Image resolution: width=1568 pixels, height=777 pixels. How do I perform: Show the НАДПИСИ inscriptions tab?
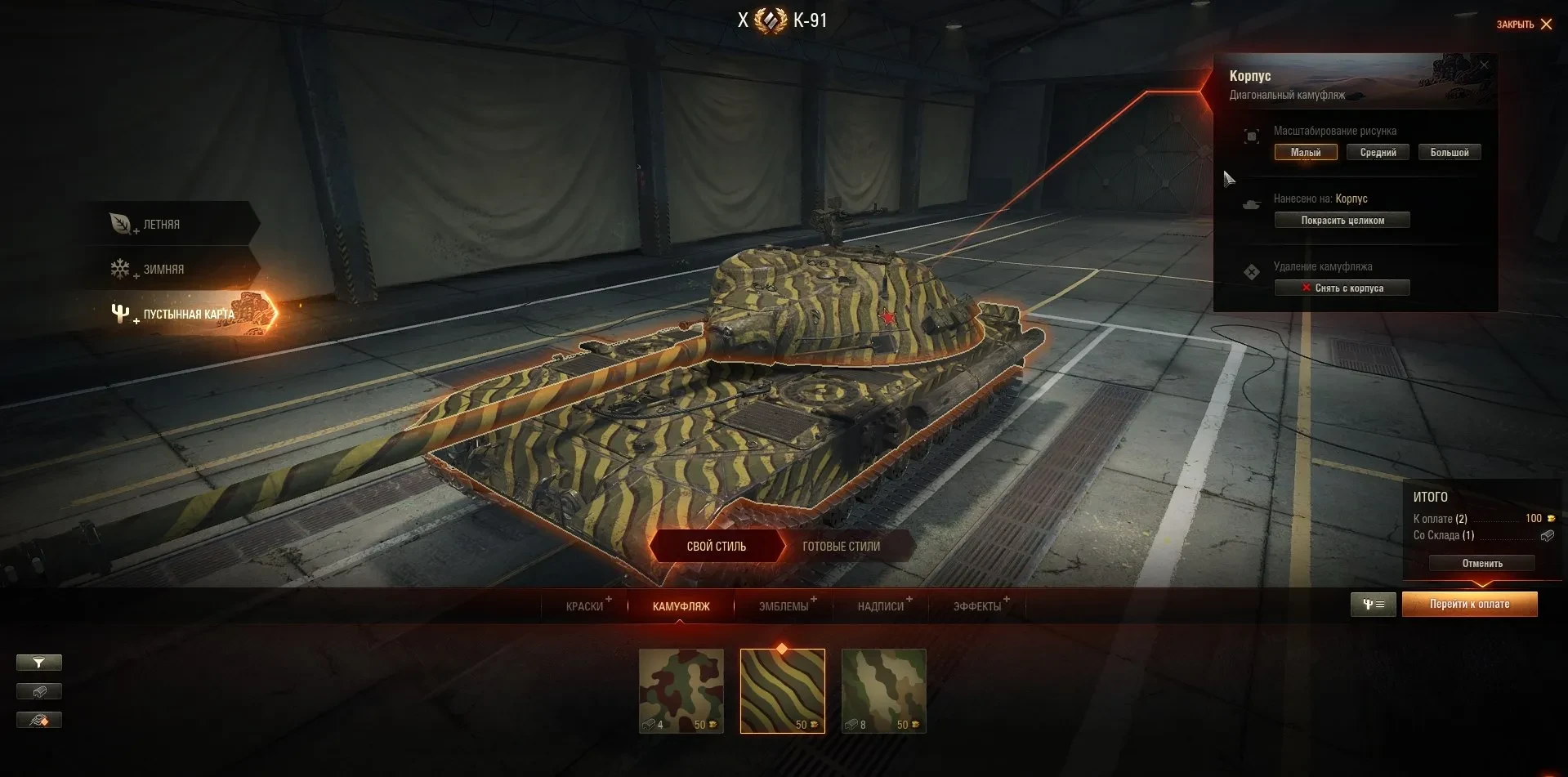point(880,606)
